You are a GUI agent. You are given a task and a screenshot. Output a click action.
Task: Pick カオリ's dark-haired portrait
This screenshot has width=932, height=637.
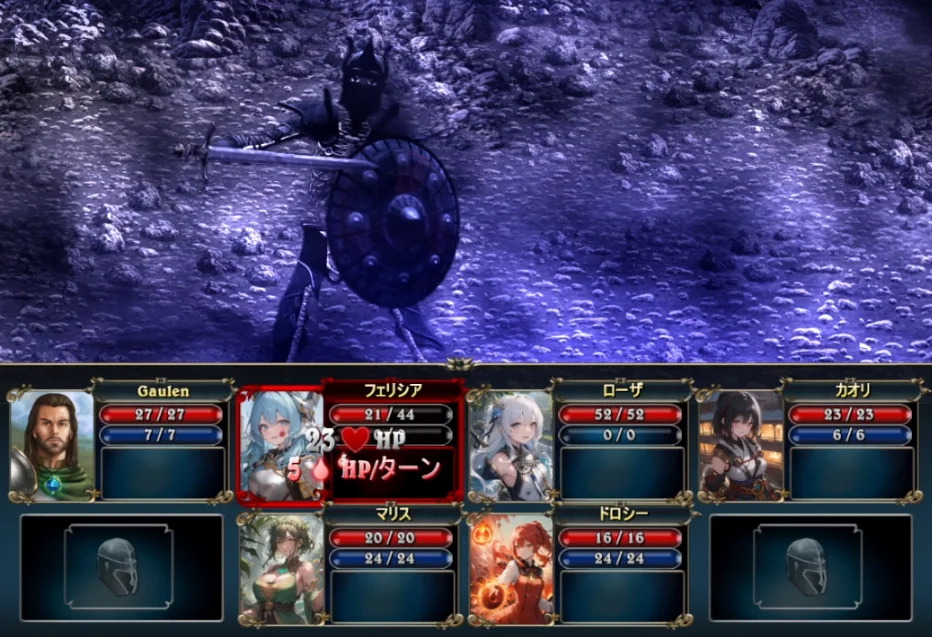click(x=740, y=444)
